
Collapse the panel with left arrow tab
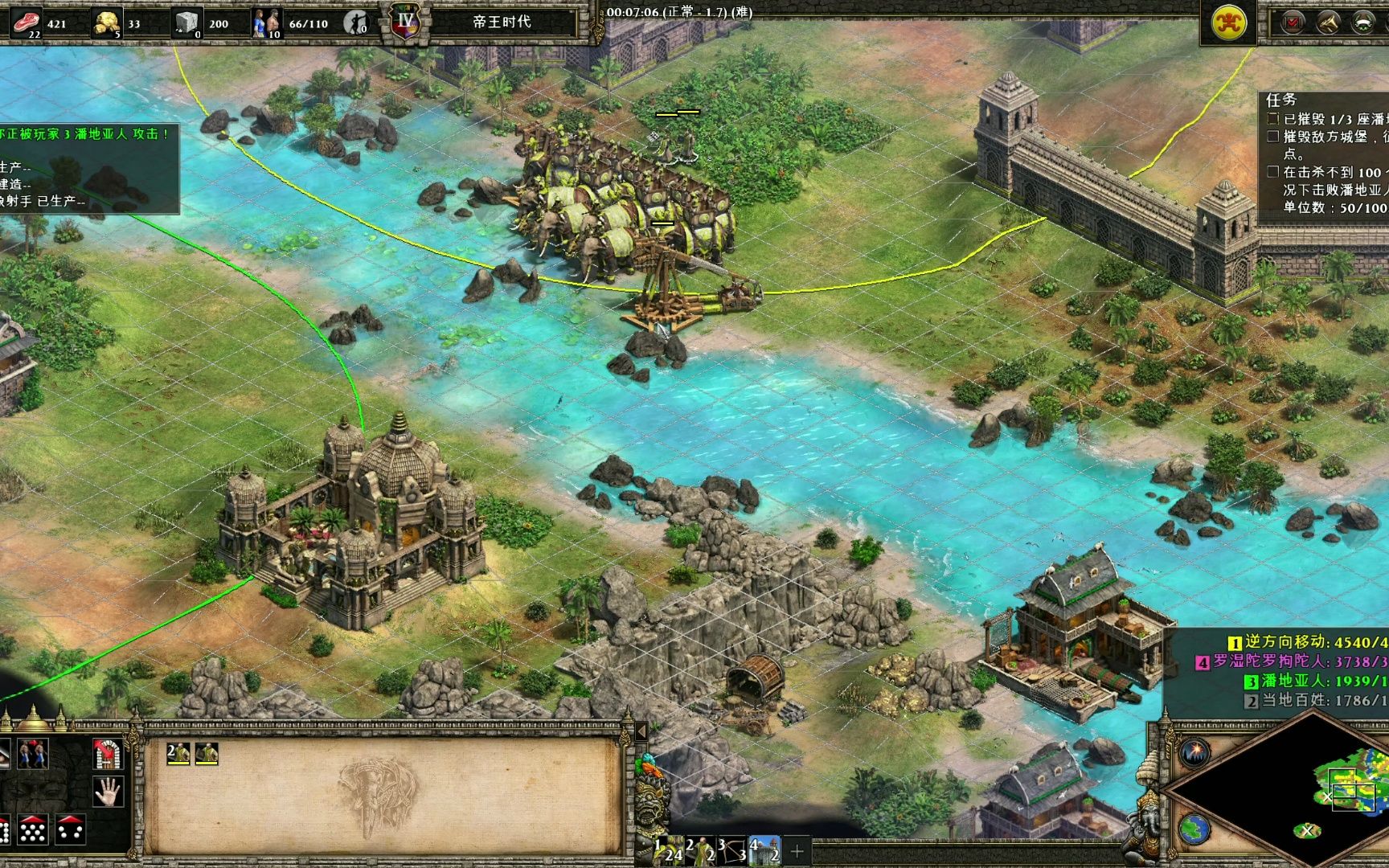641,731
